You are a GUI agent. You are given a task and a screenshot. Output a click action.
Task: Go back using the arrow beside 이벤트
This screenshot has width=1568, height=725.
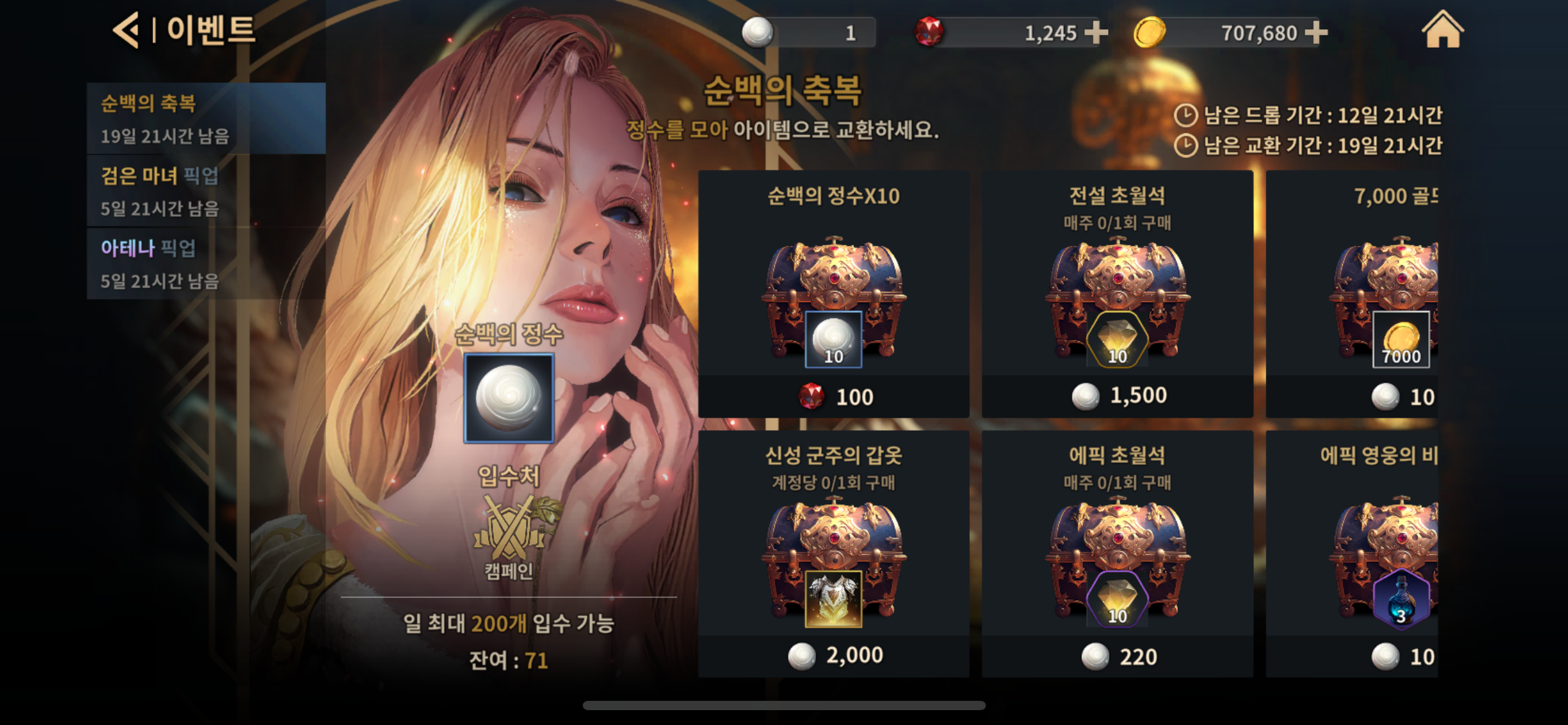[x=126, y=30]
